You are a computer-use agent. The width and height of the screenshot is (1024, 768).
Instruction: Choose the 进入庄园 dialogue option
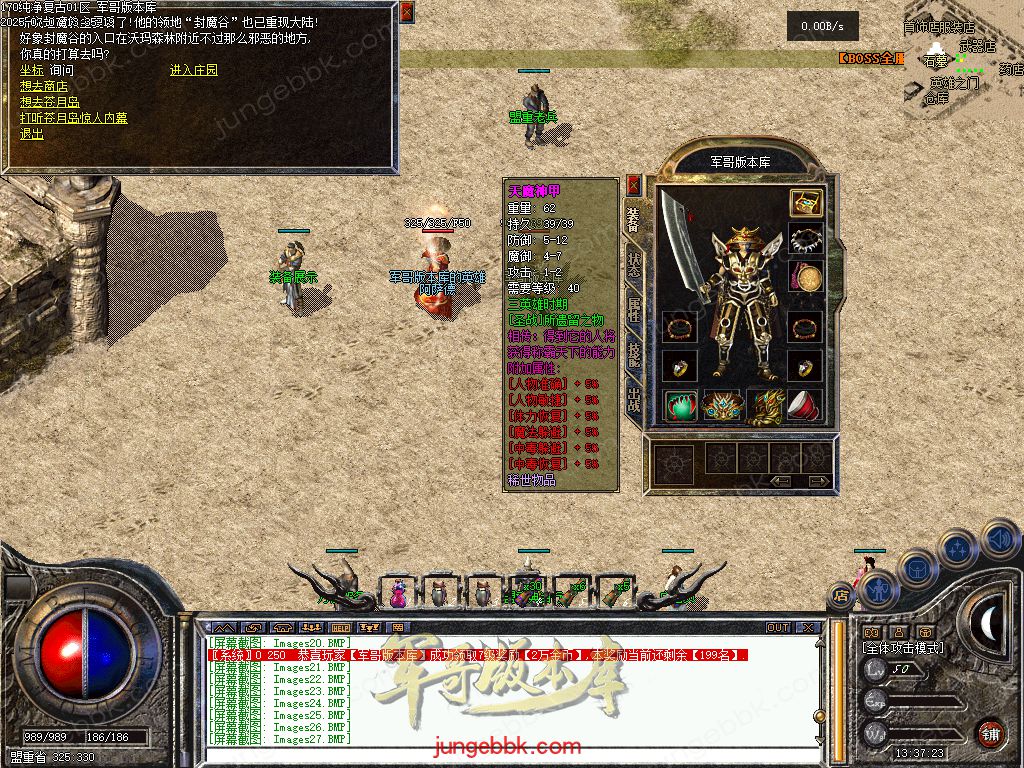[194, 70]
